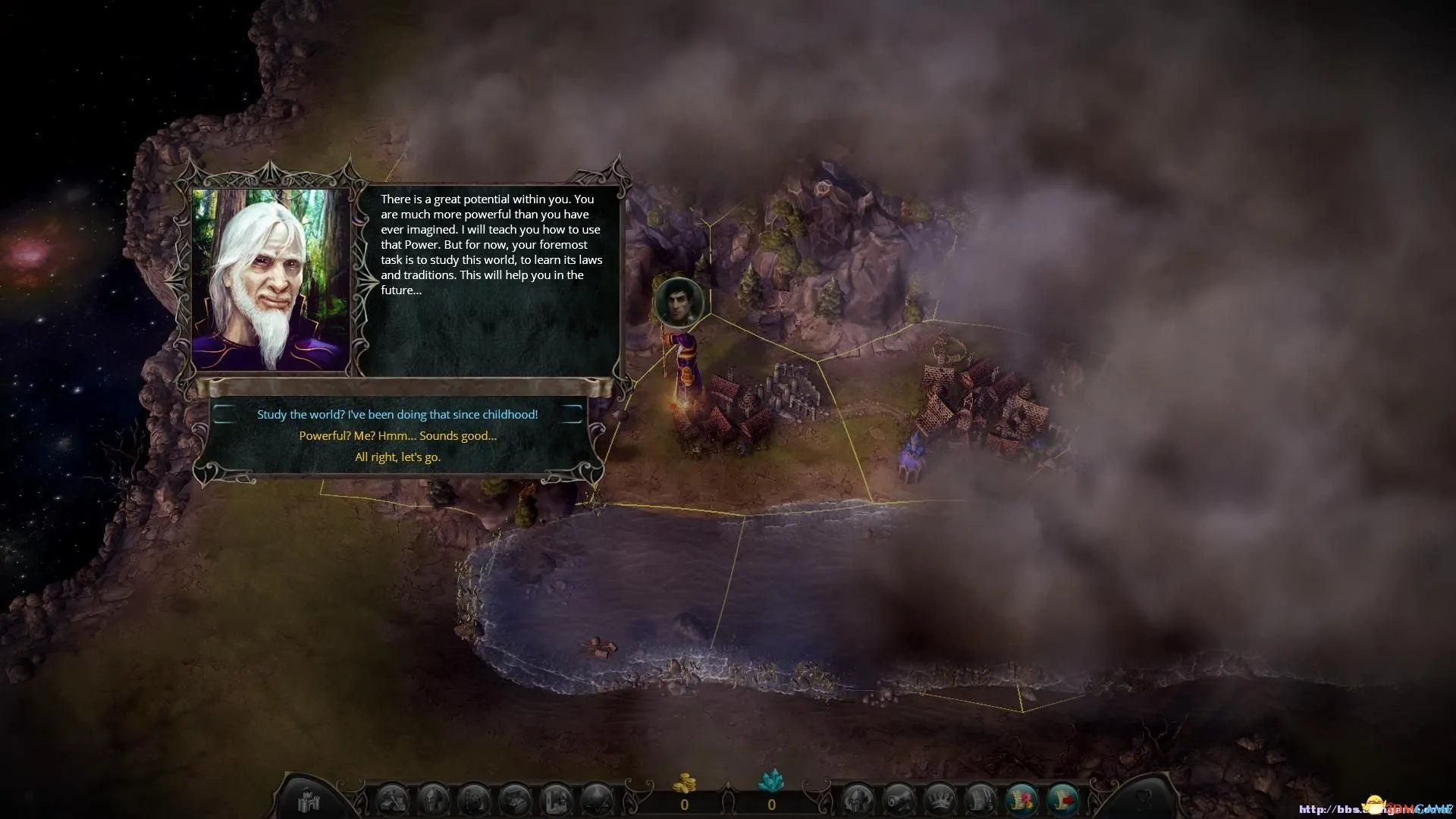Click the scroll with red arrow icon

[x=1062, y=801]
